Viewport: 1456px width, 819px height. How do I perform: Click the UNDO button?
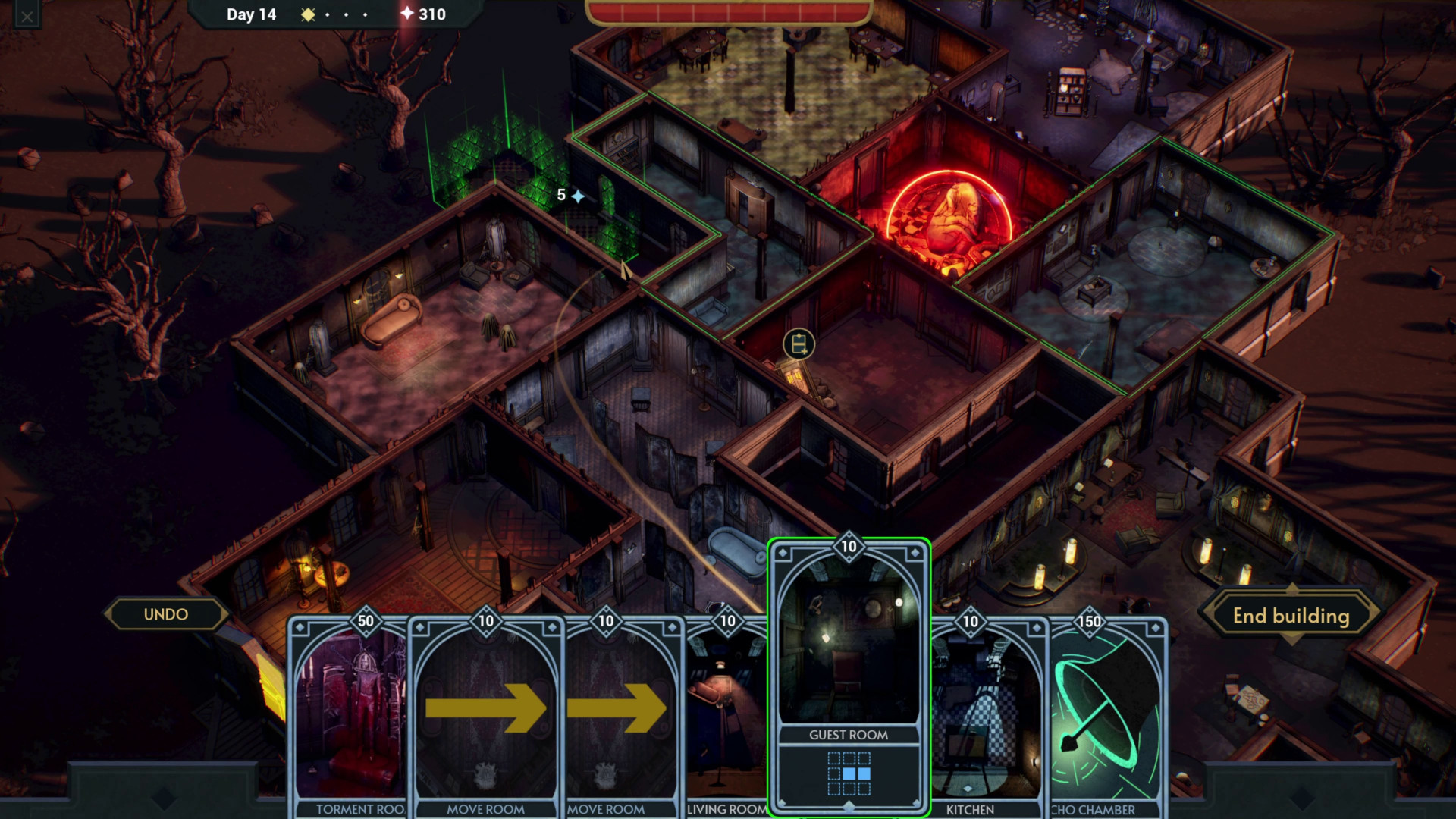(x=166, y=614)
